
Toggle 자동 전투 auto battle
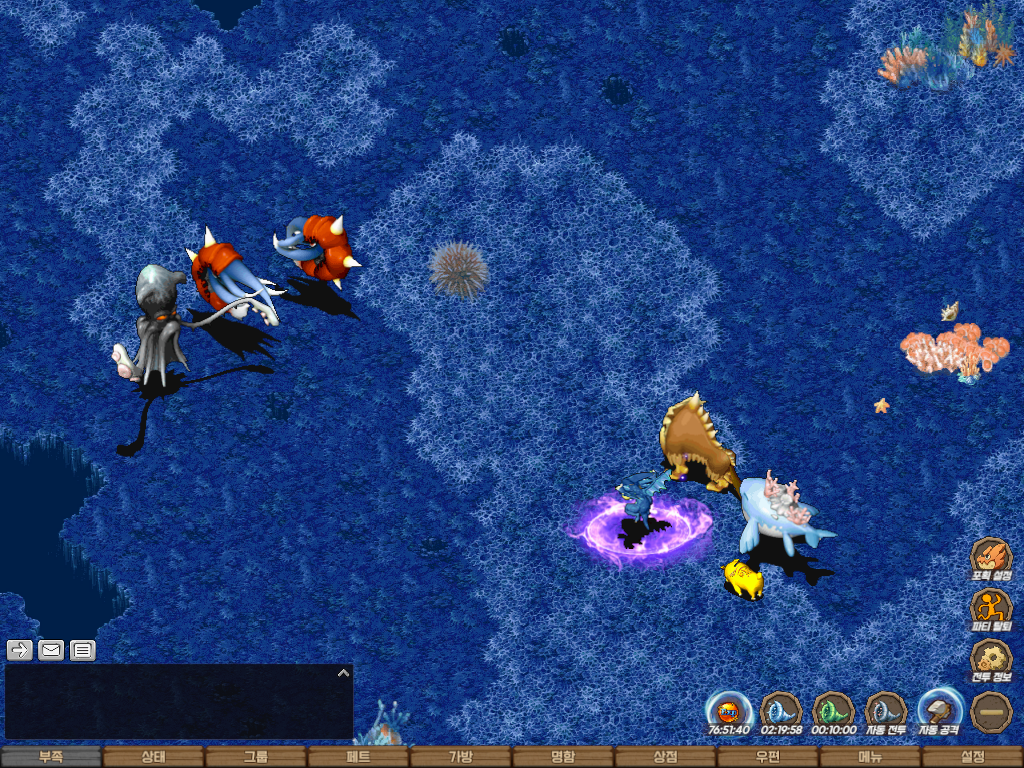[886, 711]
